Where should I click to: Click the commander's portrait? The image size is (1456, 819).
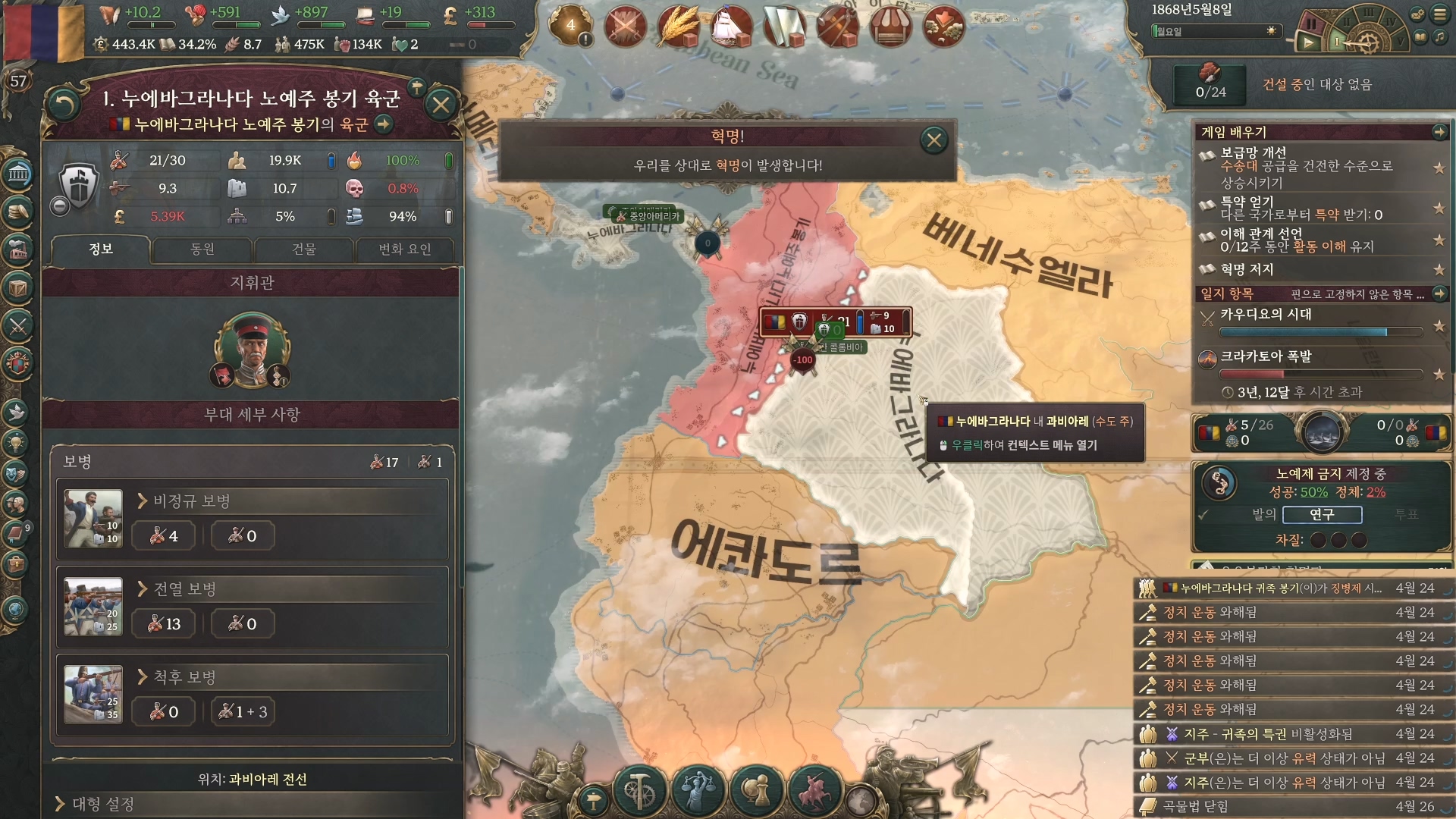253,350
